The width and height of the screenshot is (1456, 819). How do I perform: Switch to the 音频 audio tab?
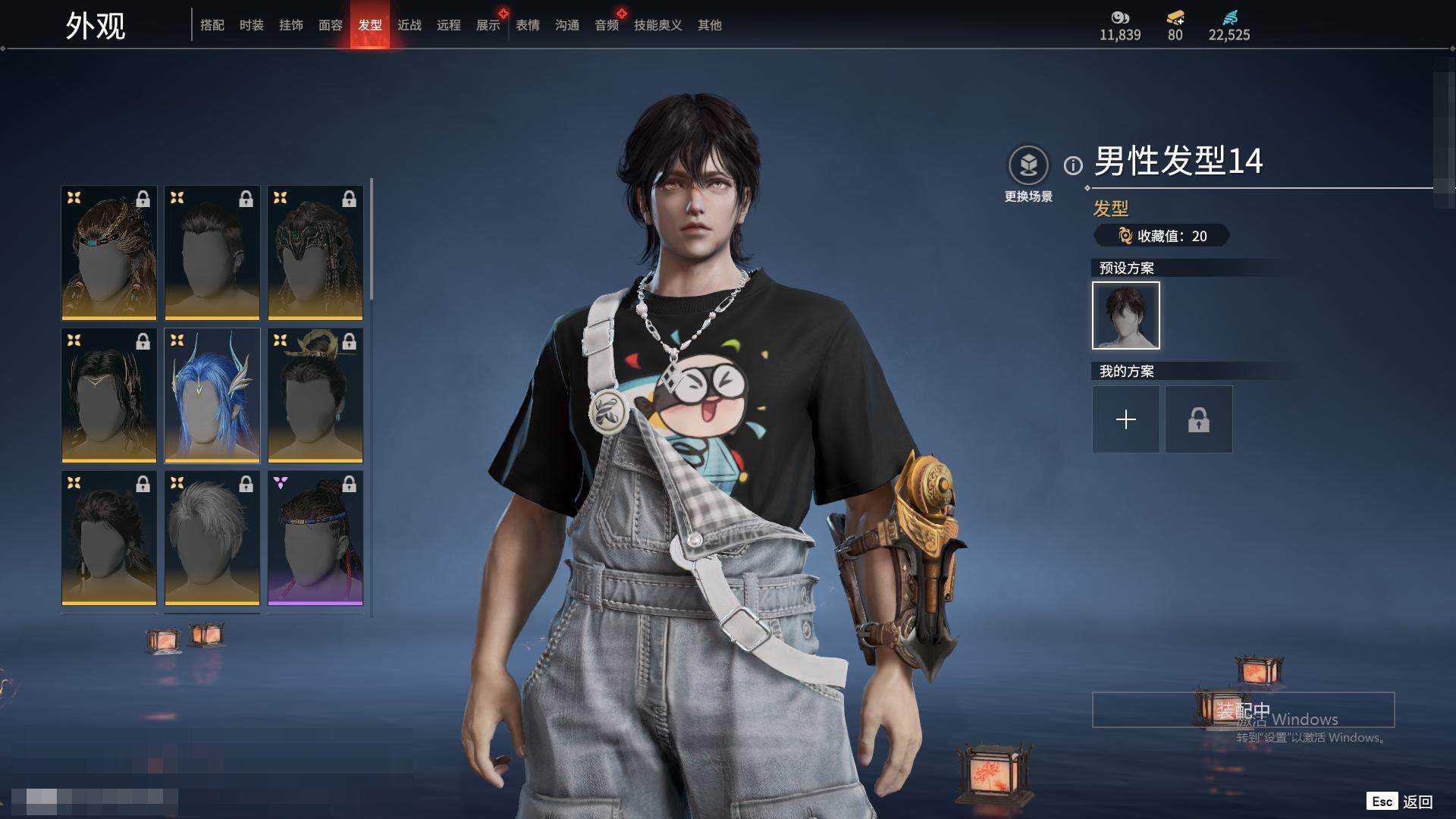pos(607,25)
